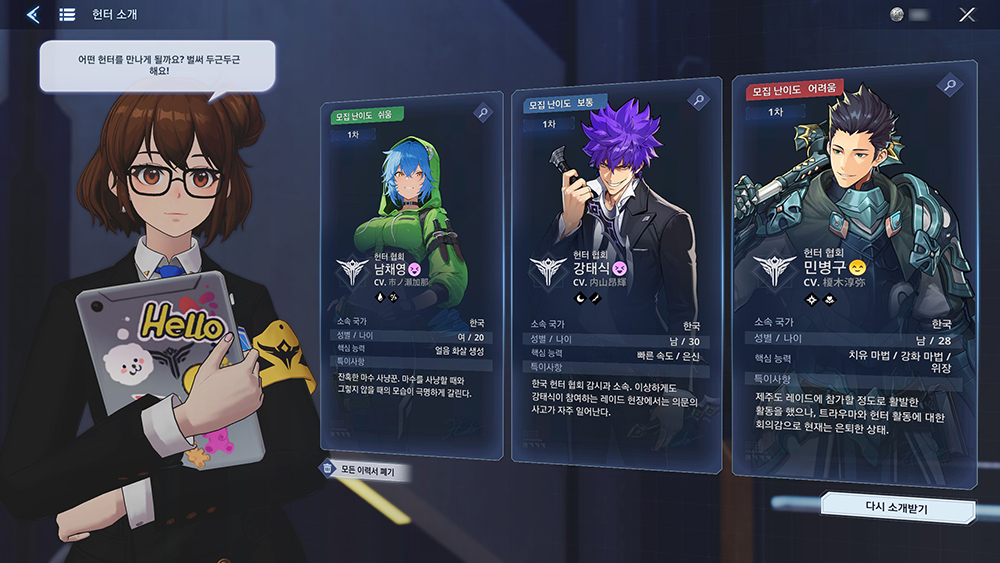
Task: Inspect 민병구 with the magnifier icon
Action: point(948,85)
